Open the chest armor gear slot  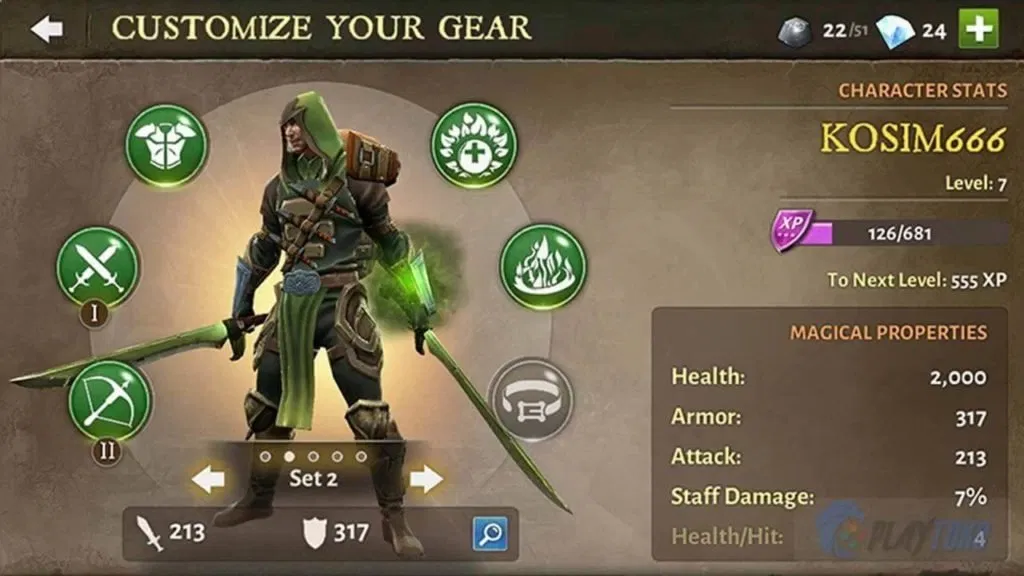tap(166, 146)
